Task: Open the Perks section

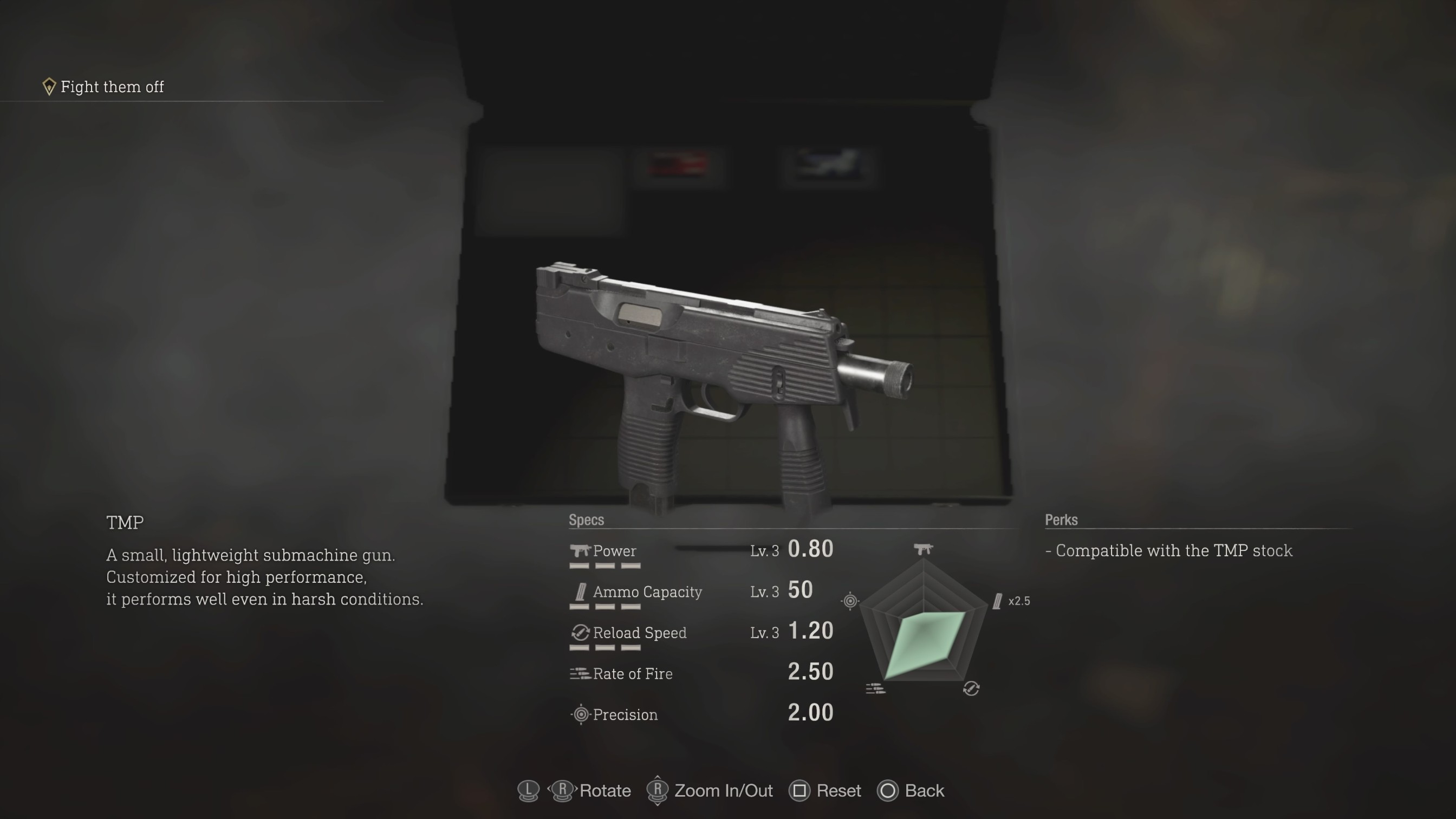Action: coord(1061,520)
